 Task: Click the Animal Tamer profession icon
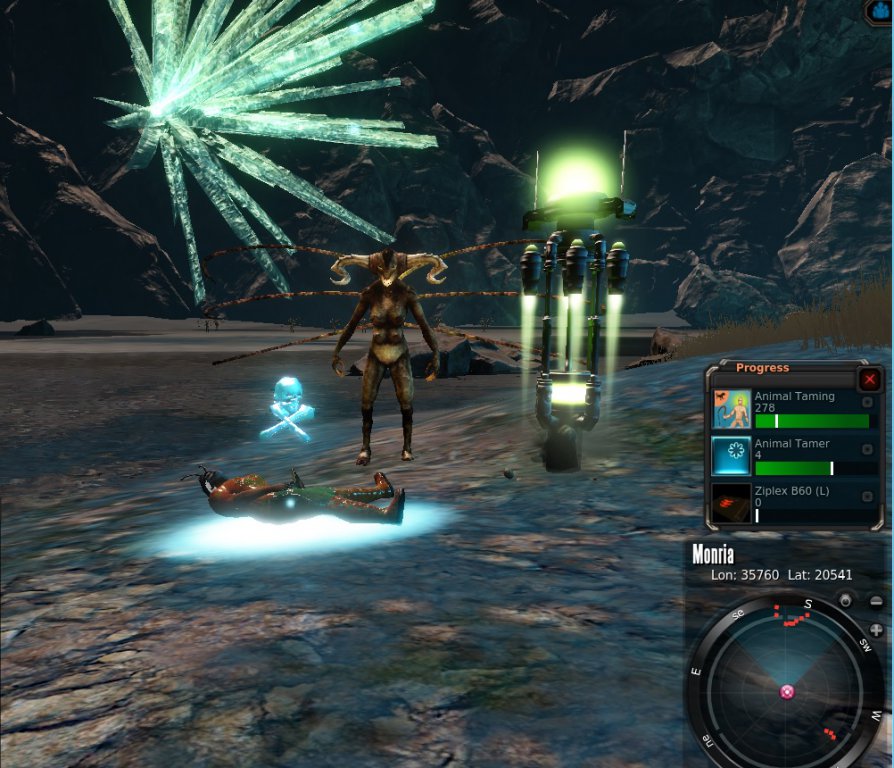[731, 455]
